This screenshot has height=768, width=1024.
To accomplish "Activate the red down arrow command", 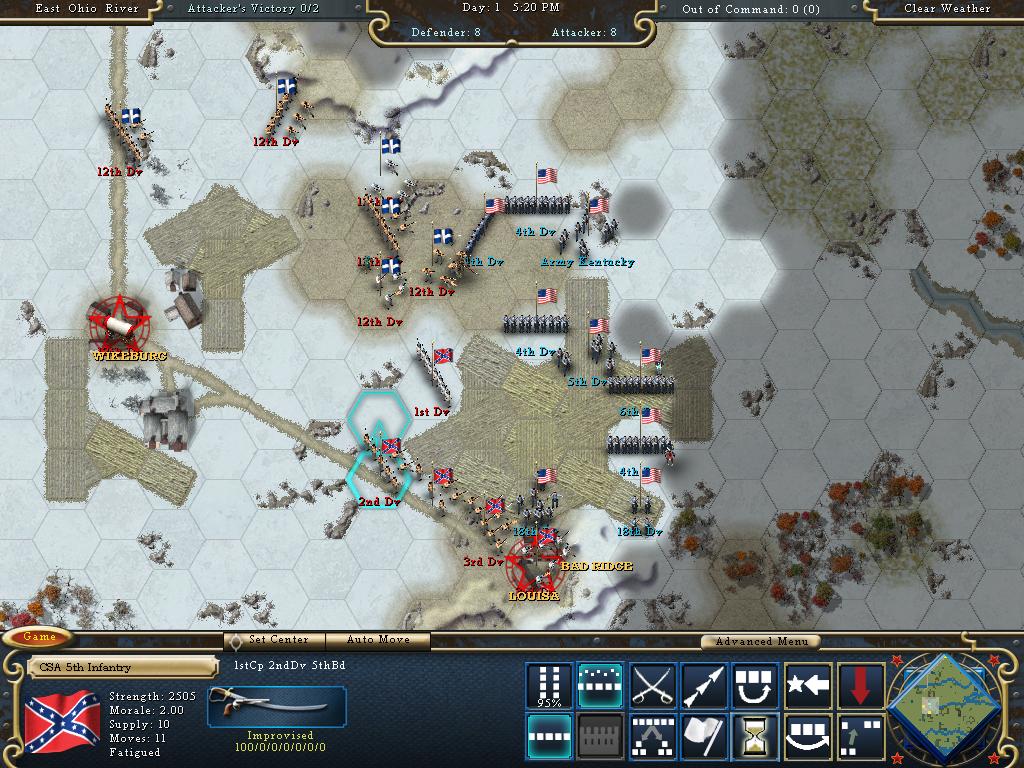I will (860, 685).
